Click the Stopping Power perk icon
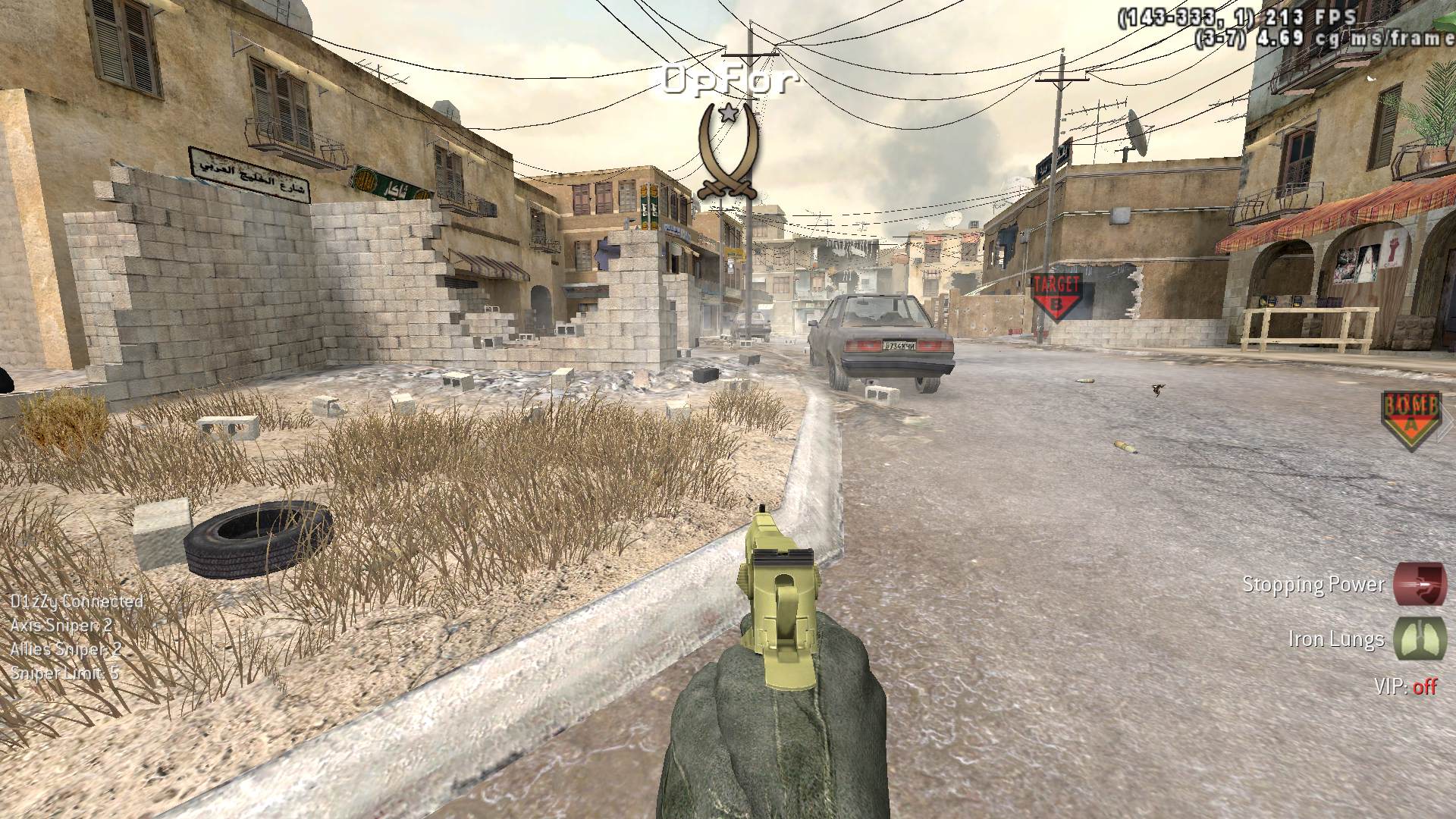 [x=1420, y=585]
